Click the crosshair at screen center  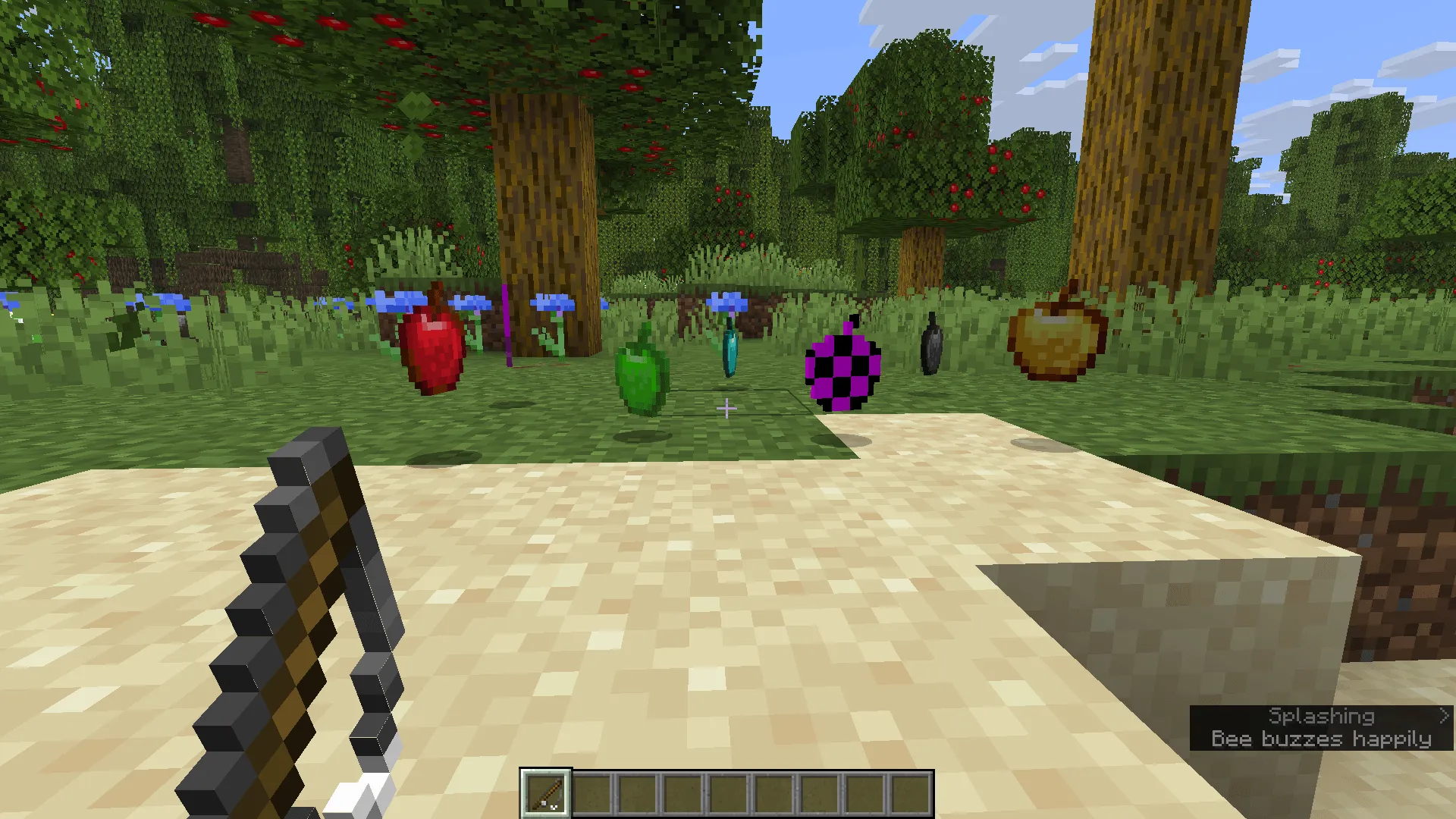[x=726, y=408]
